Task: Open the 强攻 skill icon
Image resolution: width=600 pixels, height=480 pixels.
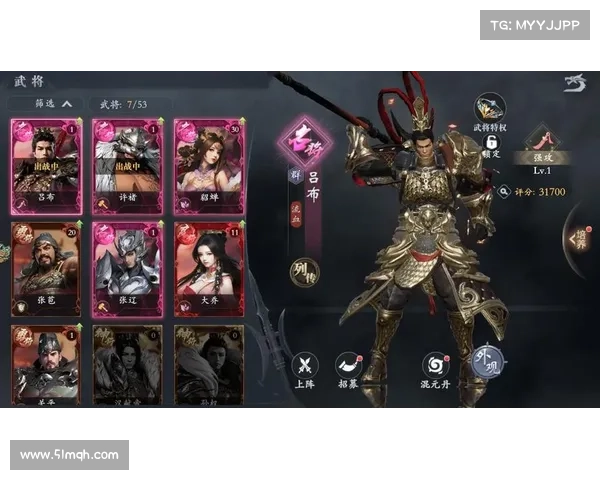Action: pyautogui.click(x=541, y=140)
